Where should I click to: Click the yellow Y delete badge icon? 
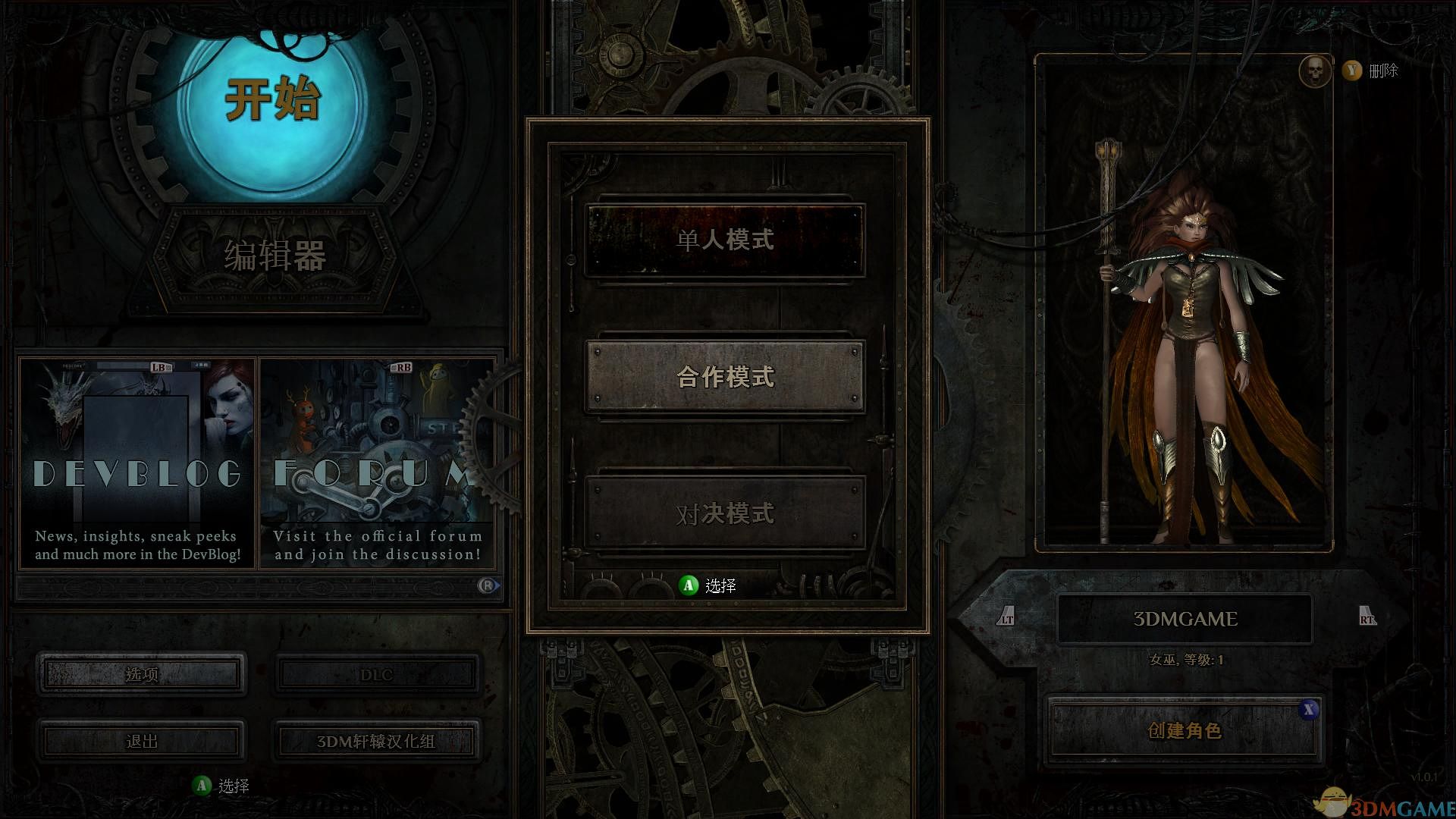(1351, 71)
